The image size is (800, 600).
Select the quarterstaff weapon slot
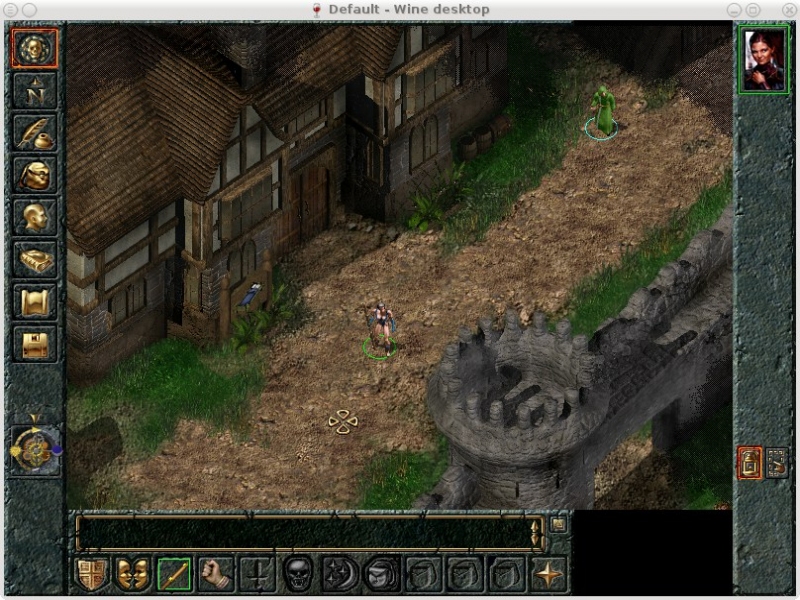tap(175, 574)
